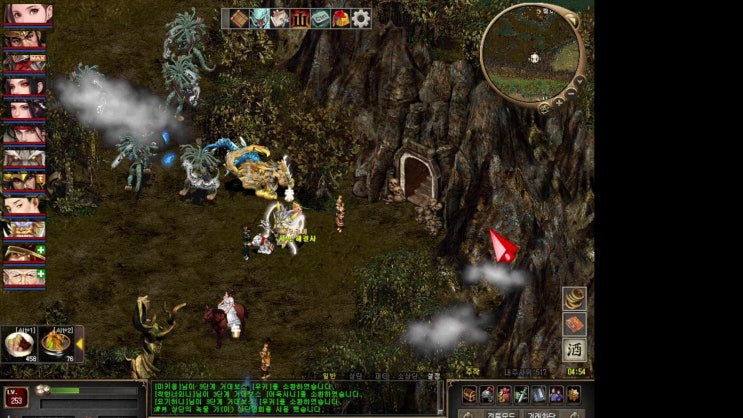Click the wooden crate icon in top toolbar

click(x=239, y=18)
